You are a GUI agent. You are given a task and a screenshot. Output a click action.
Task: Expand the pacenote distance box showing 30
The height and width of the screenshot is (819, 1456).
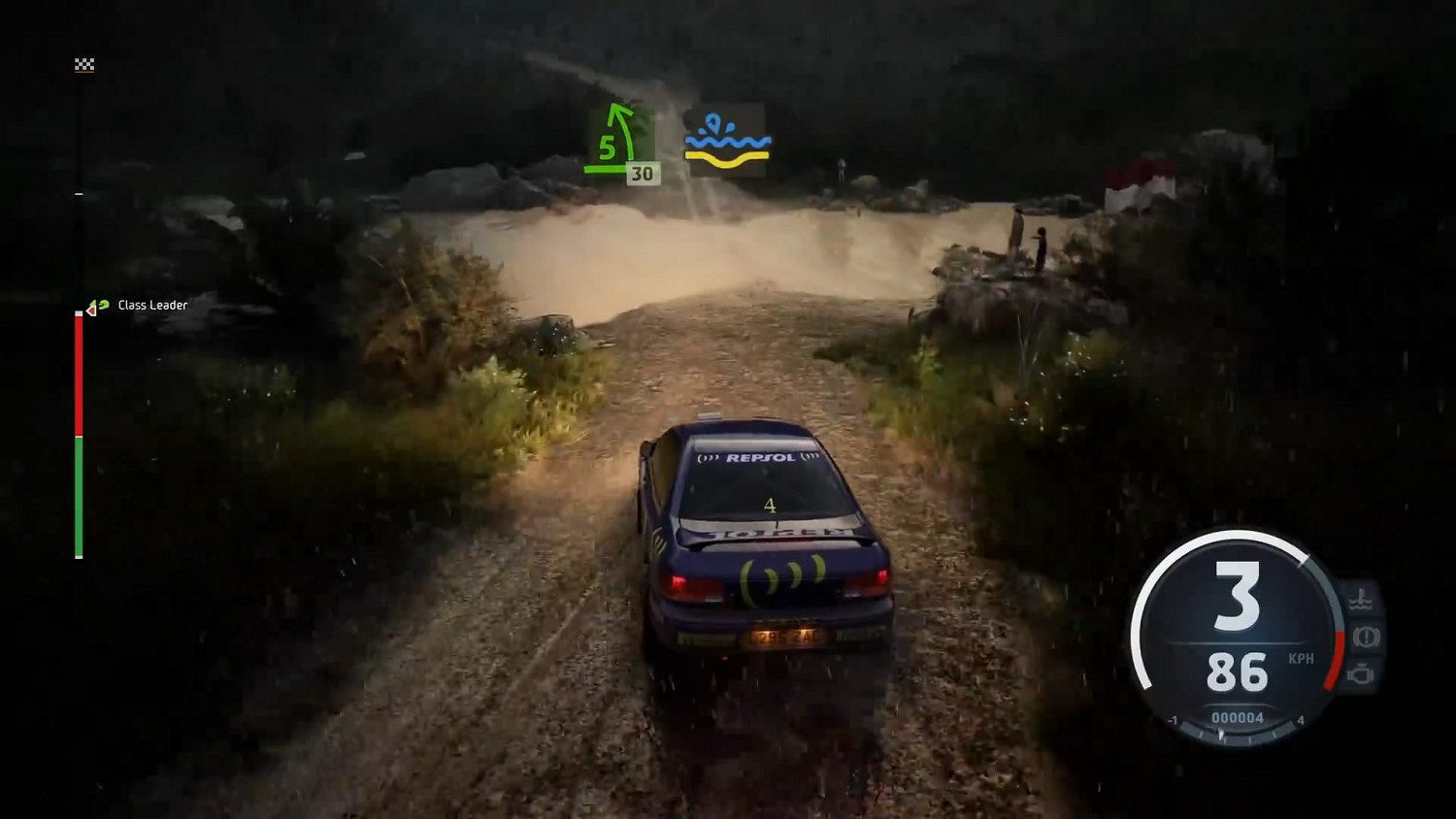pyautogui.click(x=642, y=174)
